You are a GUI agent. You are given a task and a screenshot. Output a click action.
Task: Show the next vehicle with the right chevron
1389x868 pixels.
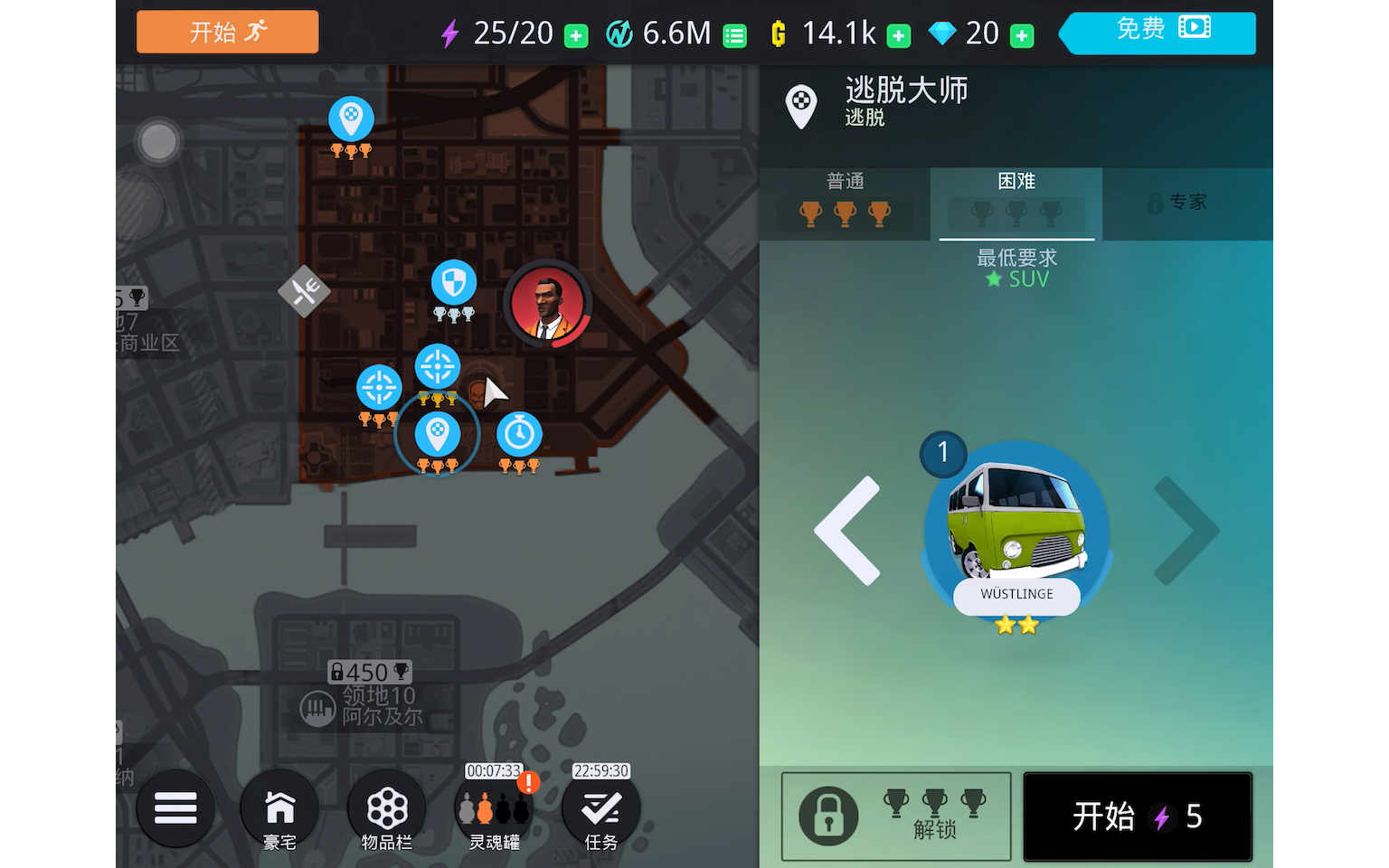point(1186,532)
